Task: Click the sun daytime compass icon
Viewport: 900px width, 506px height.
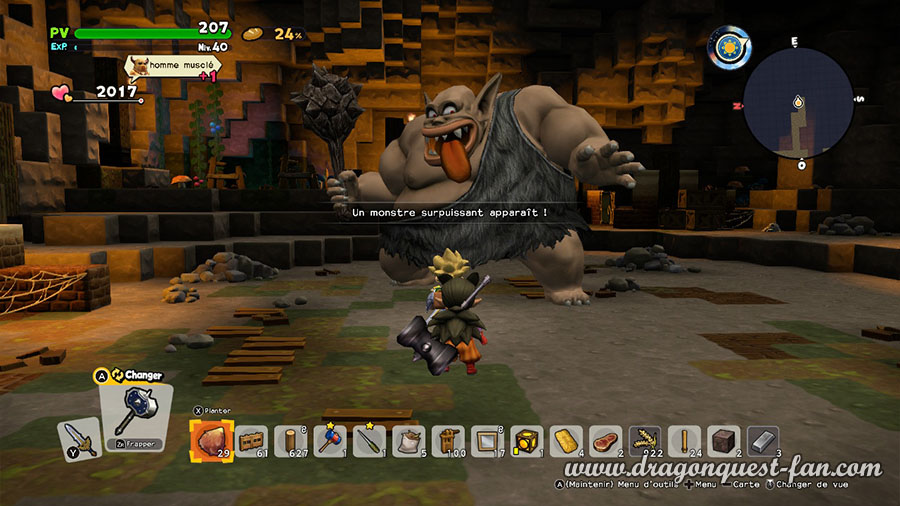Action: pos(730,46)
